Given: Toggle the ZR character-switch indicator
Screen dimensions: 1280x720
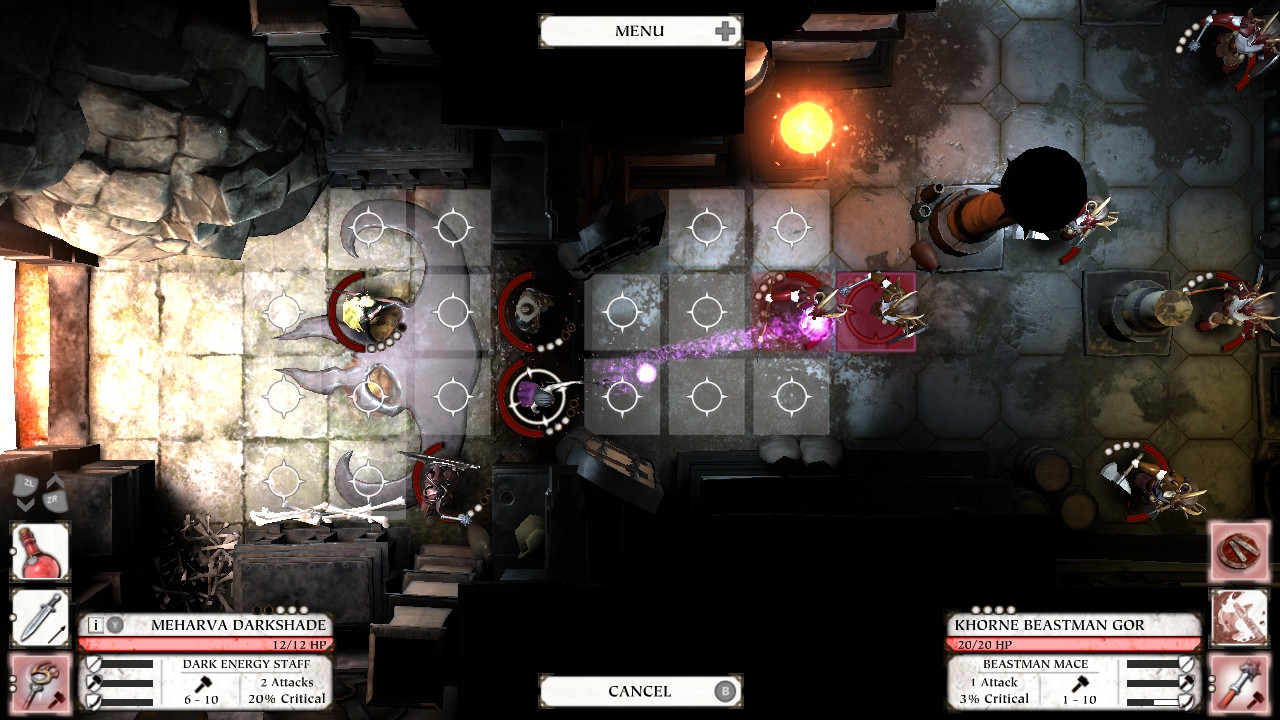Looking at the screenshot, I should pos(55,500).
